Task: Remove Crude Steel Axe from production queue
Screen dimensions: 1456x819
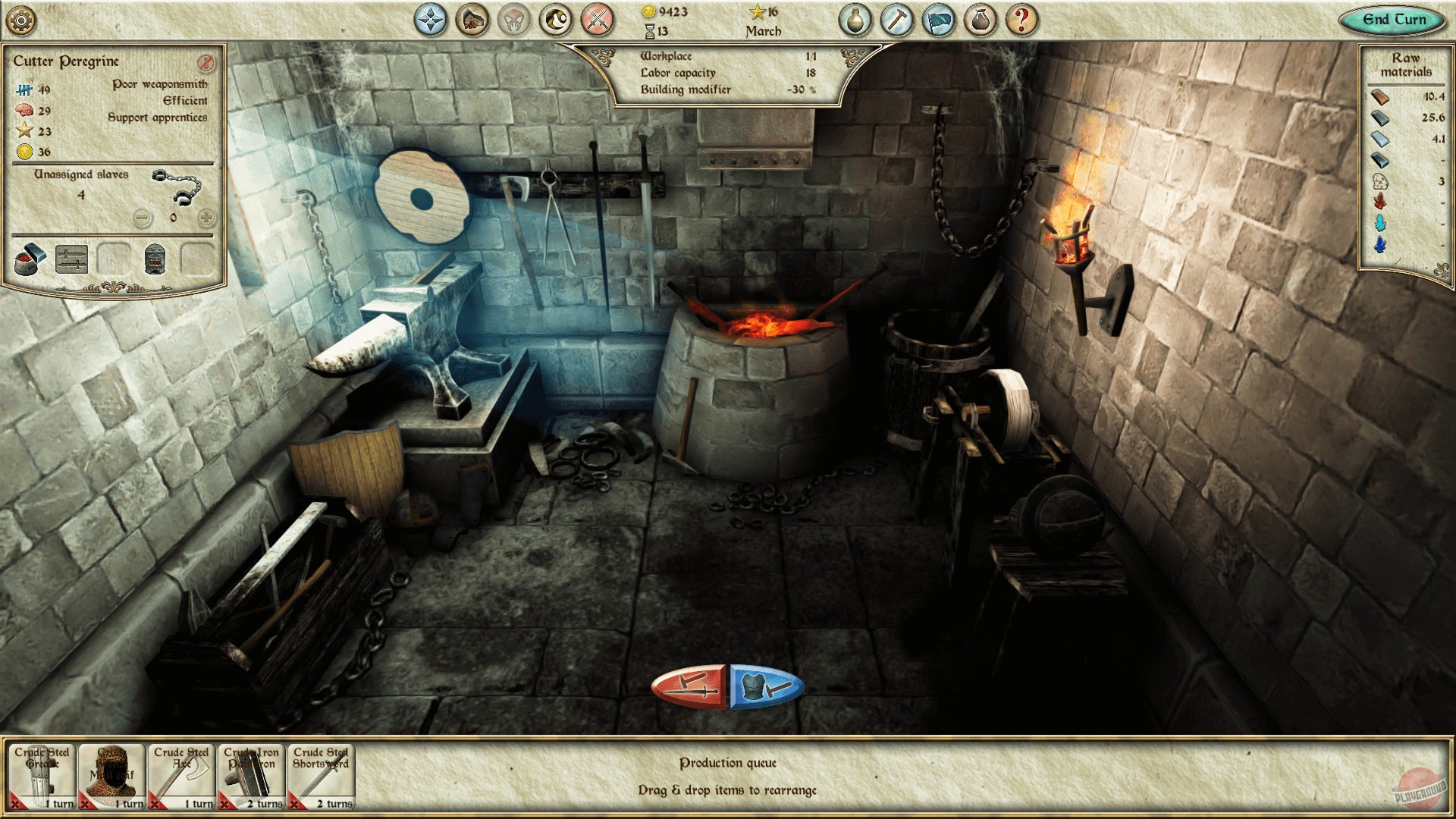Action: coord(155,803)
